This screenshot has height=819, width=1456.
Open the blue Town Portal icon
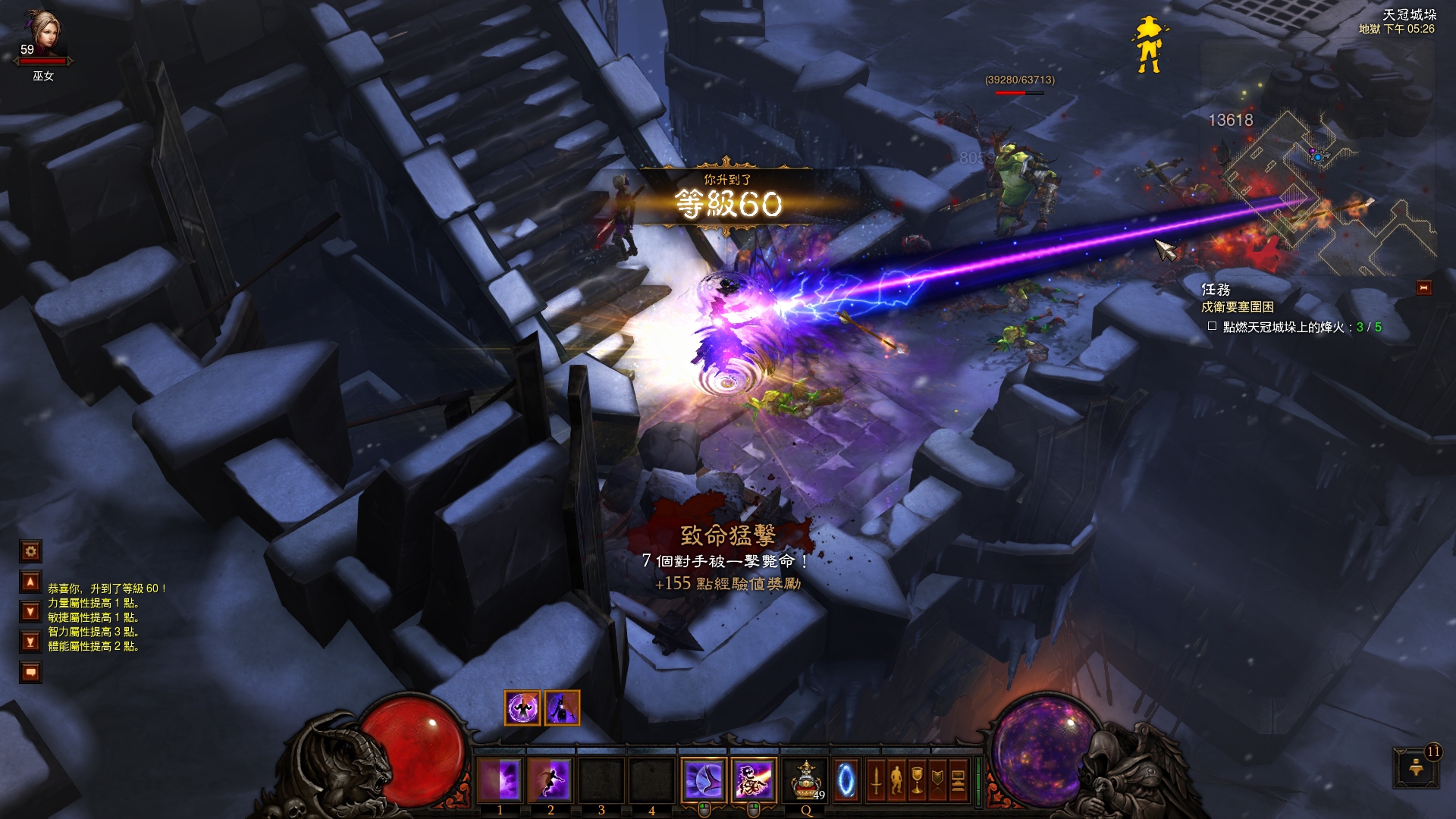click(846, 780)
